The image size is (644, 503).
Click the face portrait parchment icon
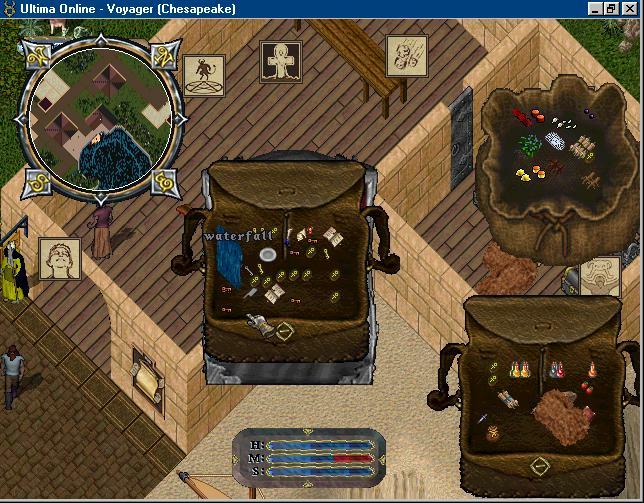click(59, 258)
